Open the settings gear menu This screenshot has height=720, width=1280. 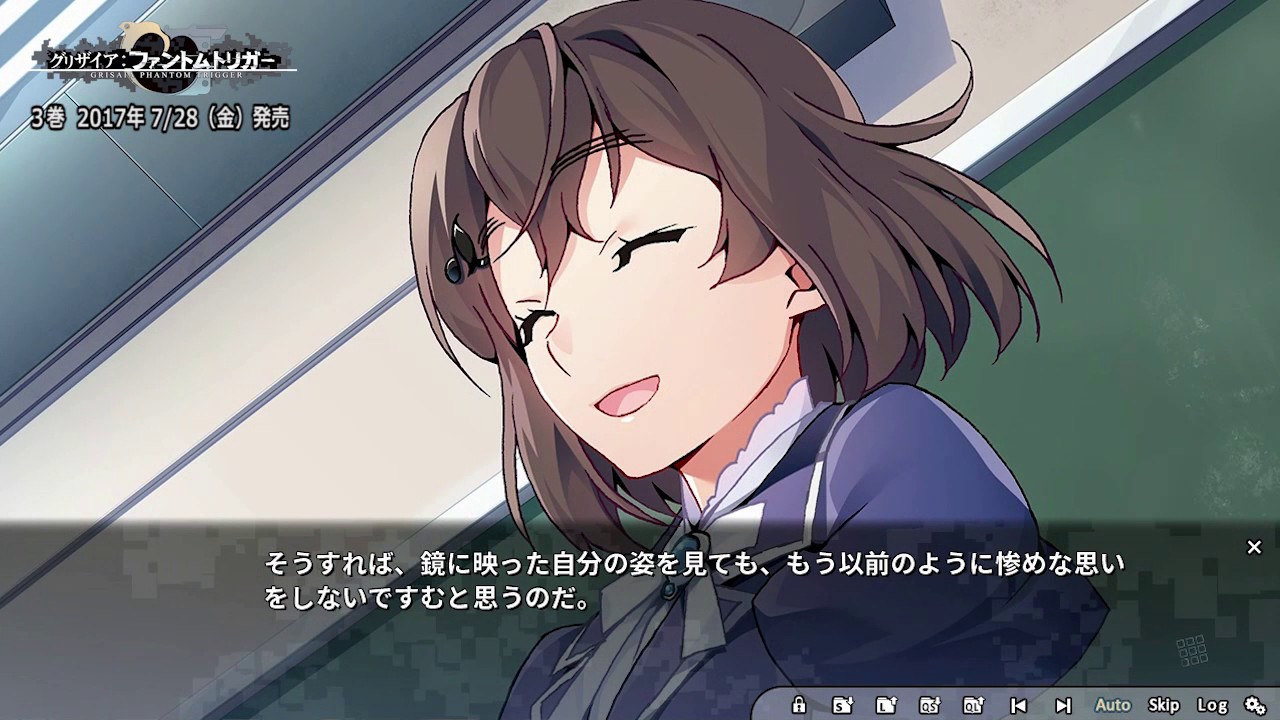(x=1255, y=705)
